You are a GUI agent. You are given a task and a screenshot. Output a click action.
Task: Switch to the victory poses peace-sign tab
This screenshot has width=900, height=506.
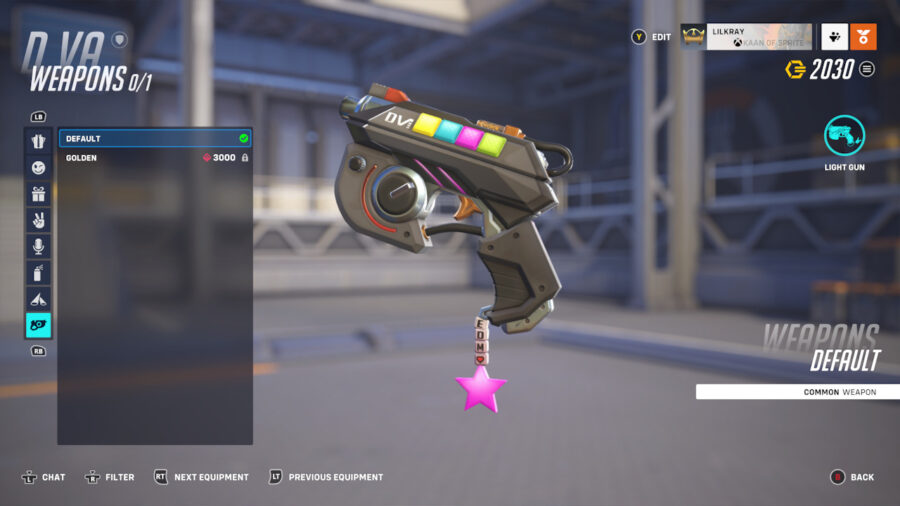[x=38, y=220]
